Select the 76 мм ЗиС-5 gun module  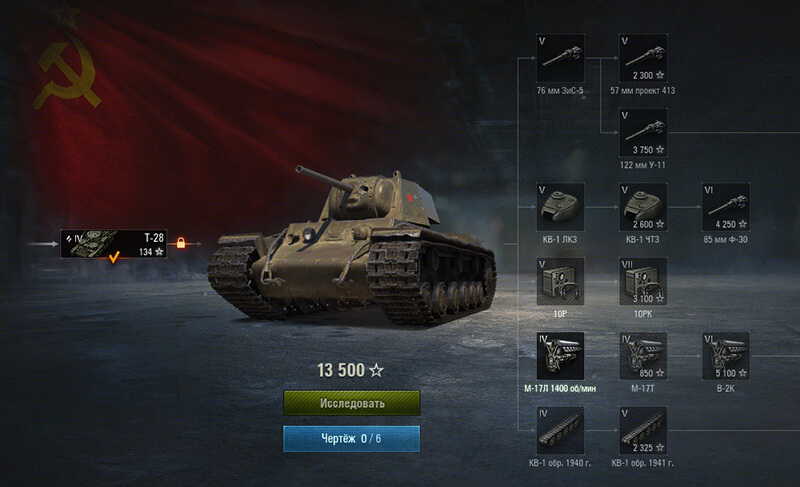561,58
